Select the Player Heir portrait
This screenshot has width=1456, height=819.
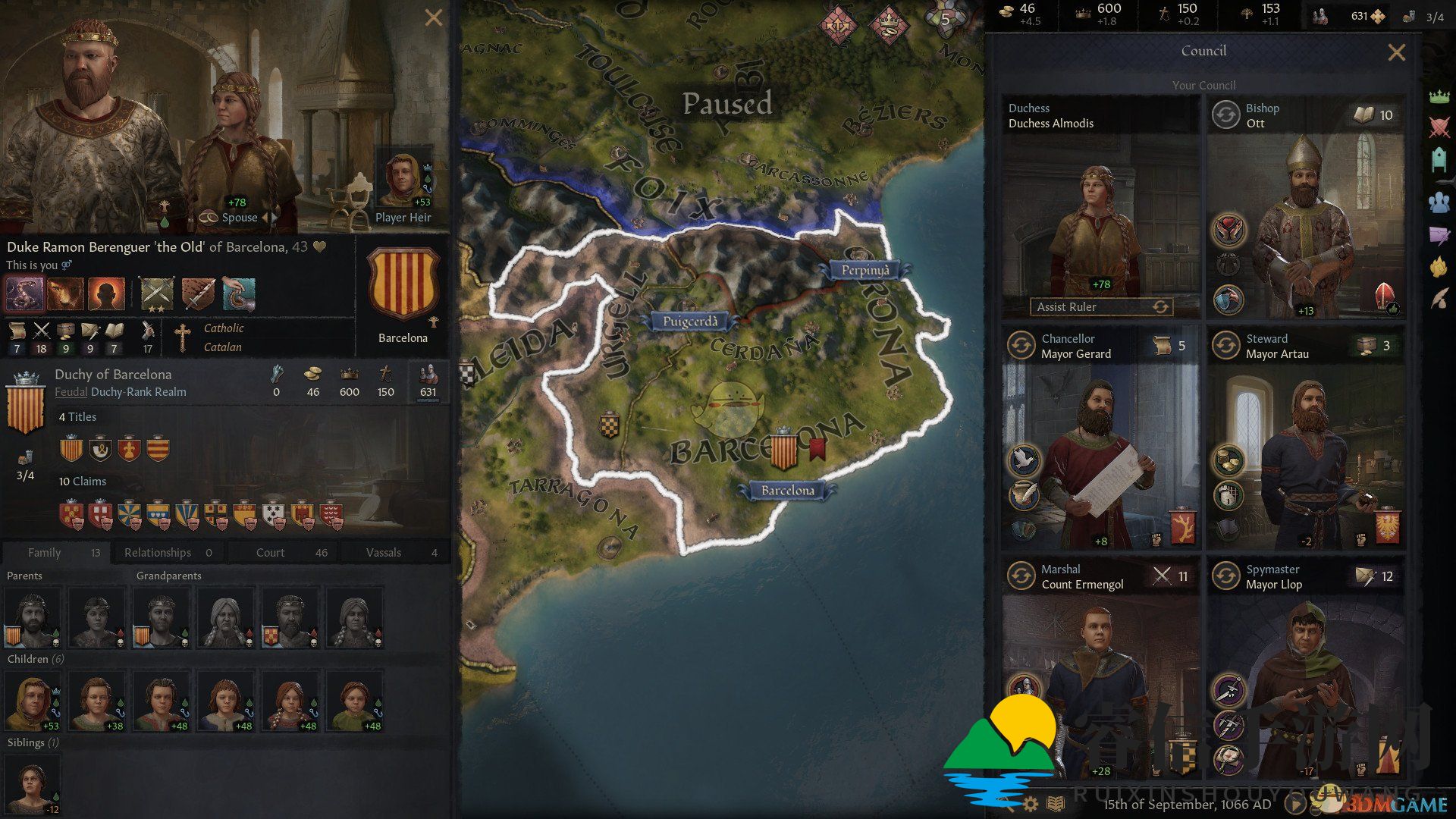403,182
